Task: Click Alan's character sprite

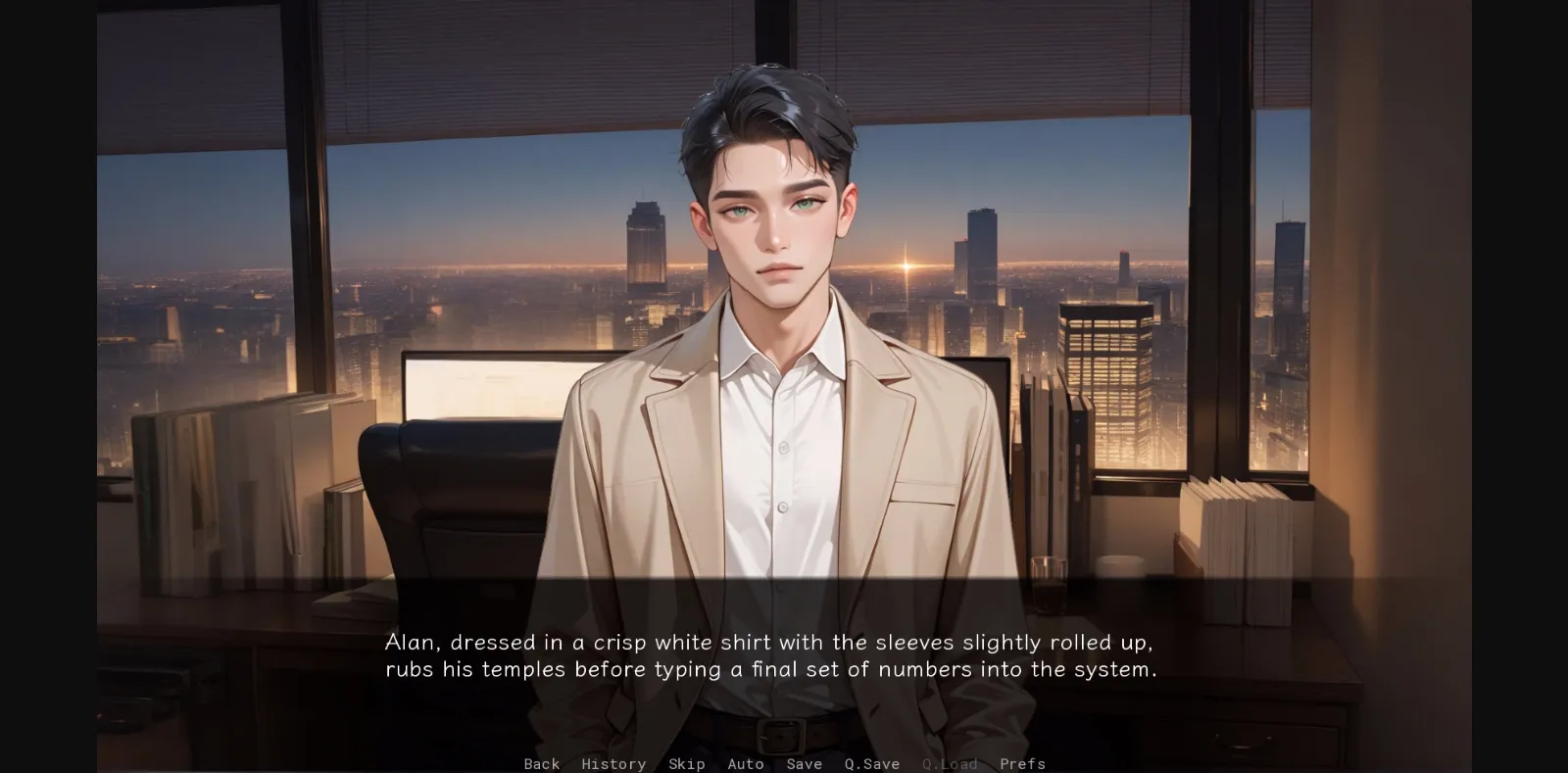Action: coord(774,392)
